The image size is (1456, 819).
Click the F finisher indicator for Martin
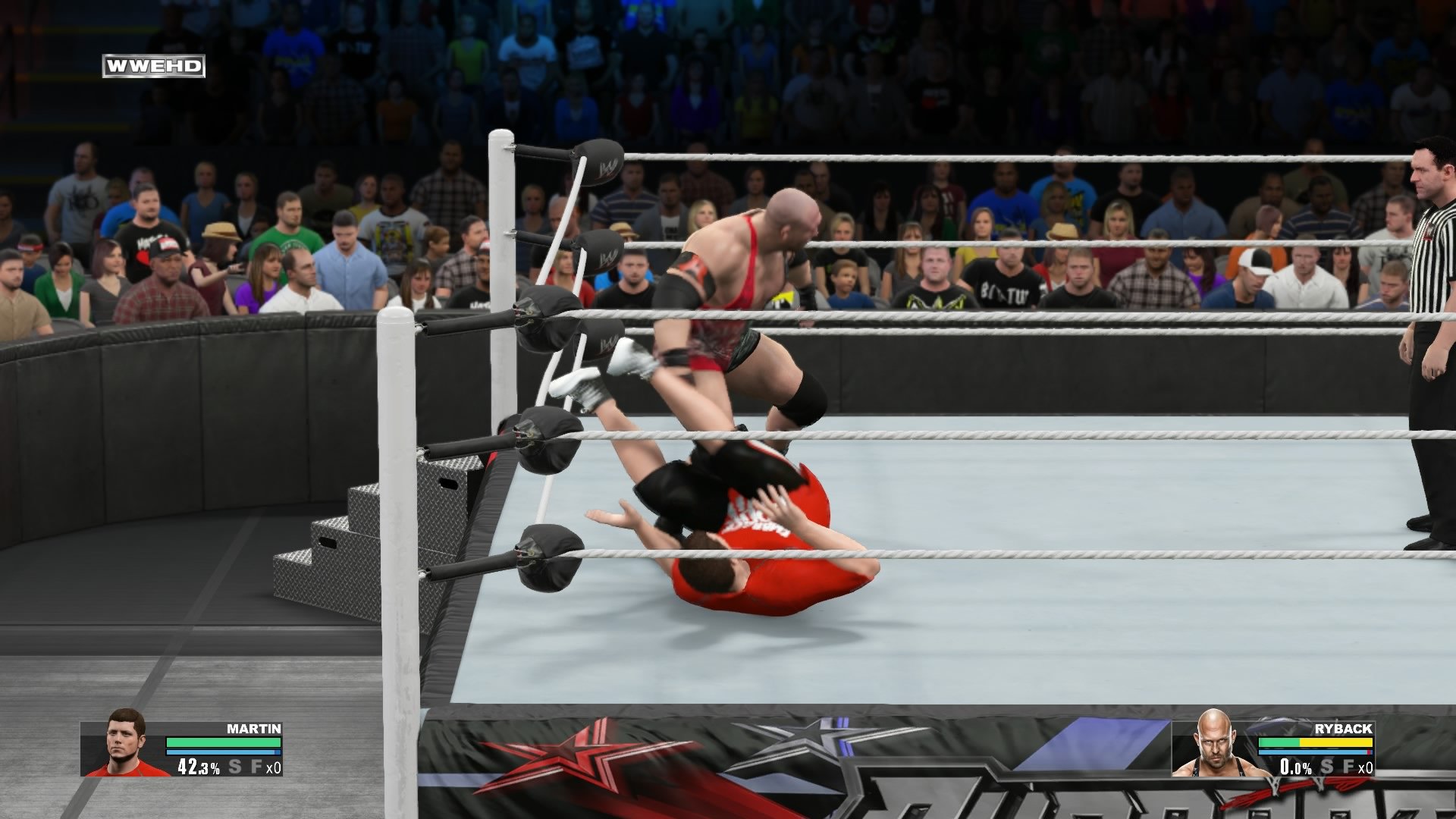click(x=258, y=767)
